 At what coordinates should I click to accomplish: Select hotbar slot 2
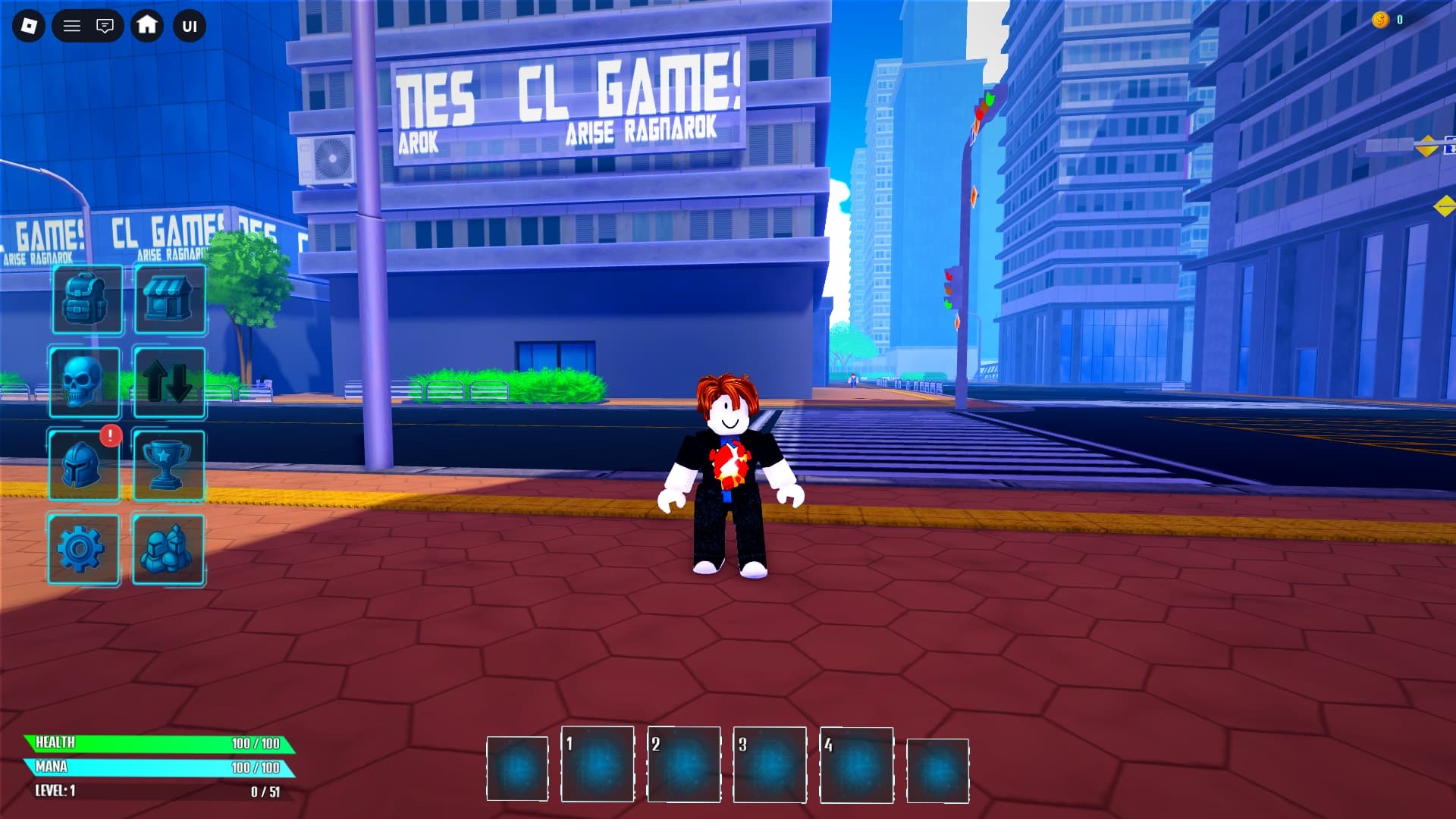click(x=683, y=764)
